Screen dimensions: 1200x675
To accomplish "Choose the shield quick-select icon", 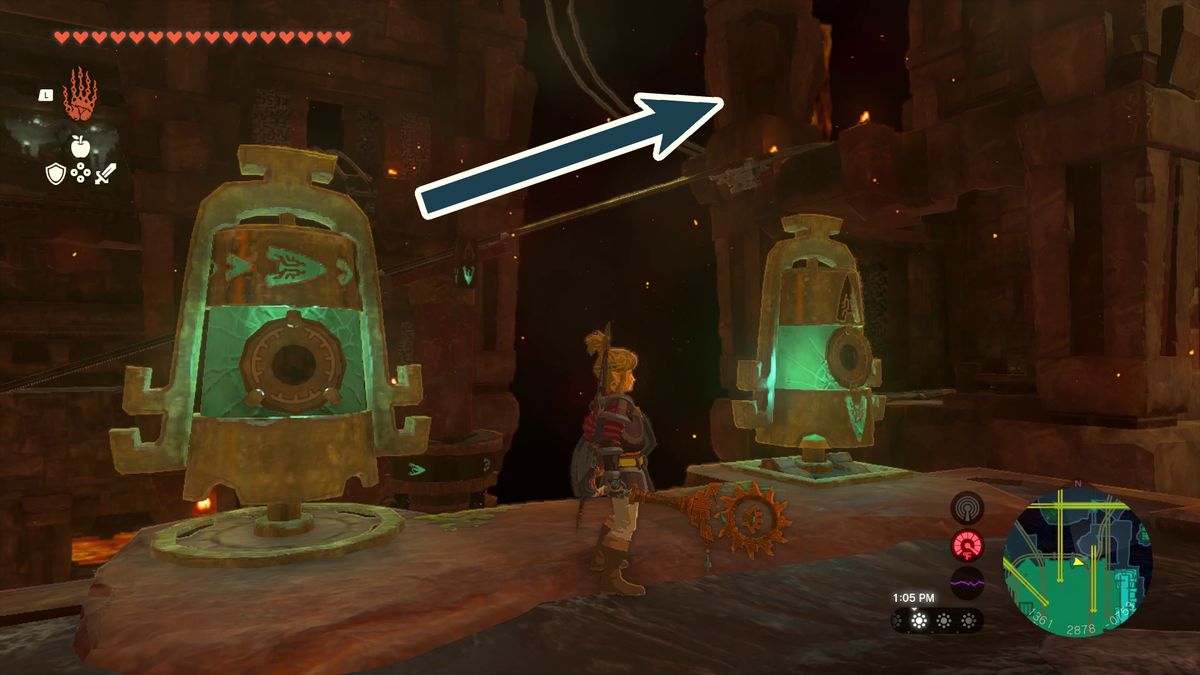I will click(x=56, y=174).
